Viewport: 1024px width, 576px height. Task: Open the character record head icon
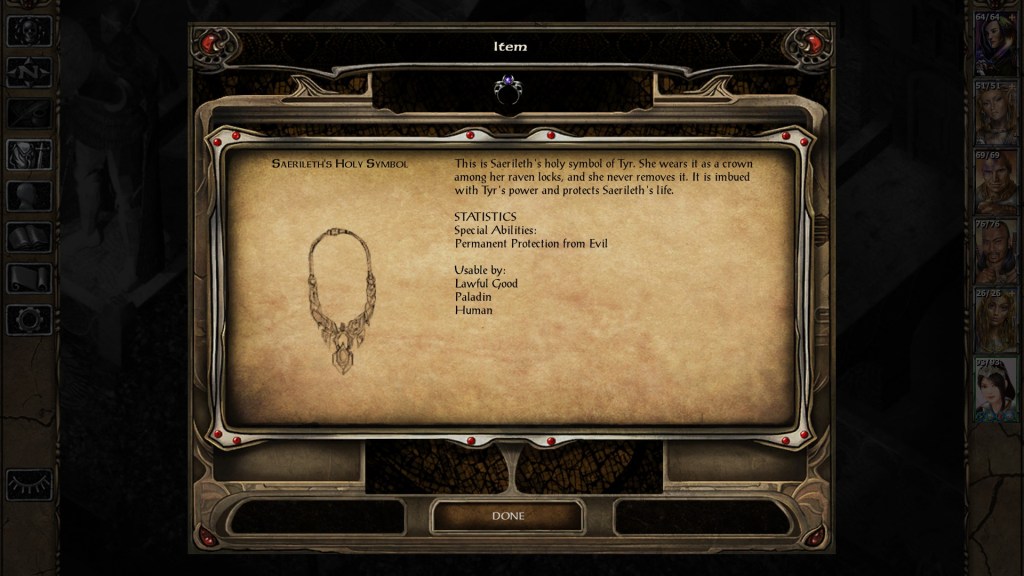28,196
